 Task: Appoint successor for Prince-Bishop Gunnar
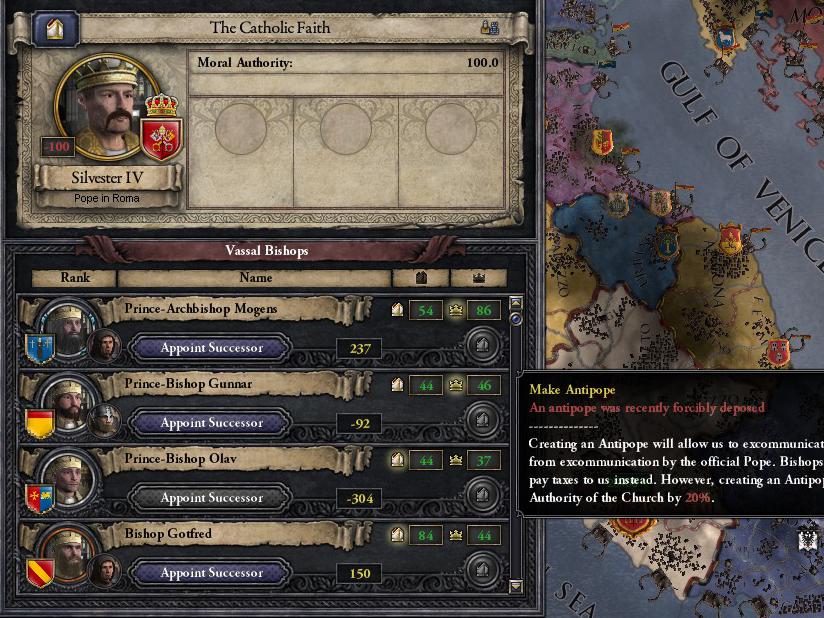pos(212,423)
